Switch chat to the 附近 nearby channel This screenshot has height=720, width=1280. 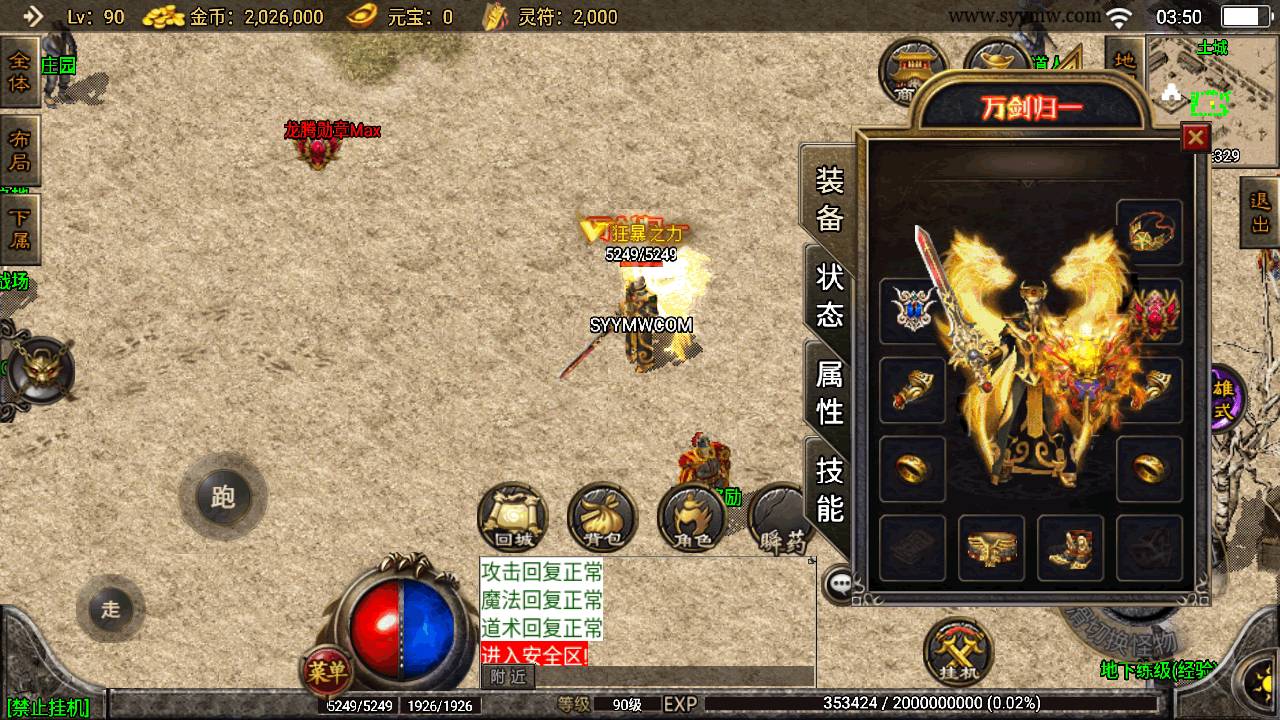[x=508, y=677]
